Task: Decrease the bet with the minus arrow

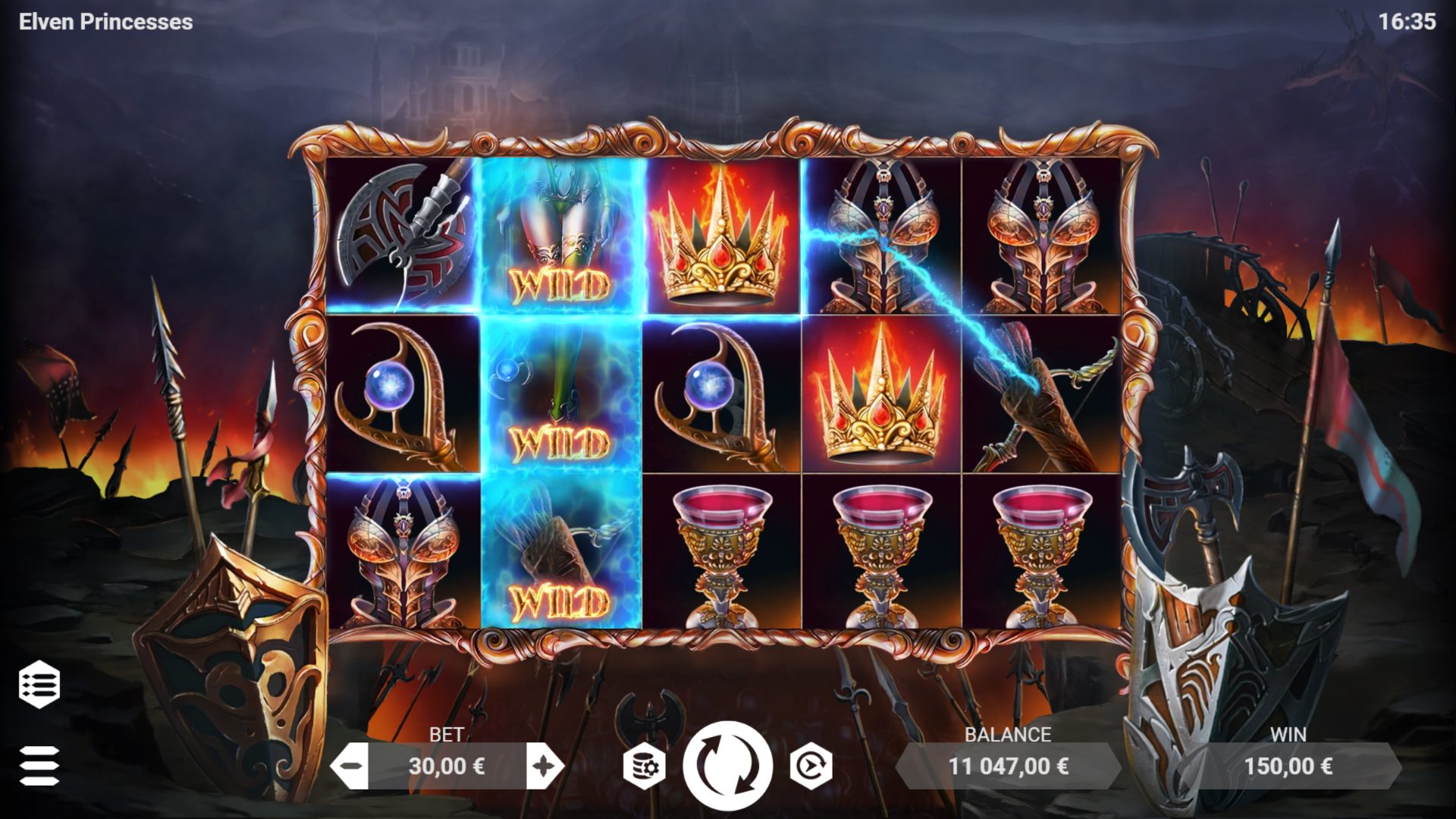Action: [350, 766]
